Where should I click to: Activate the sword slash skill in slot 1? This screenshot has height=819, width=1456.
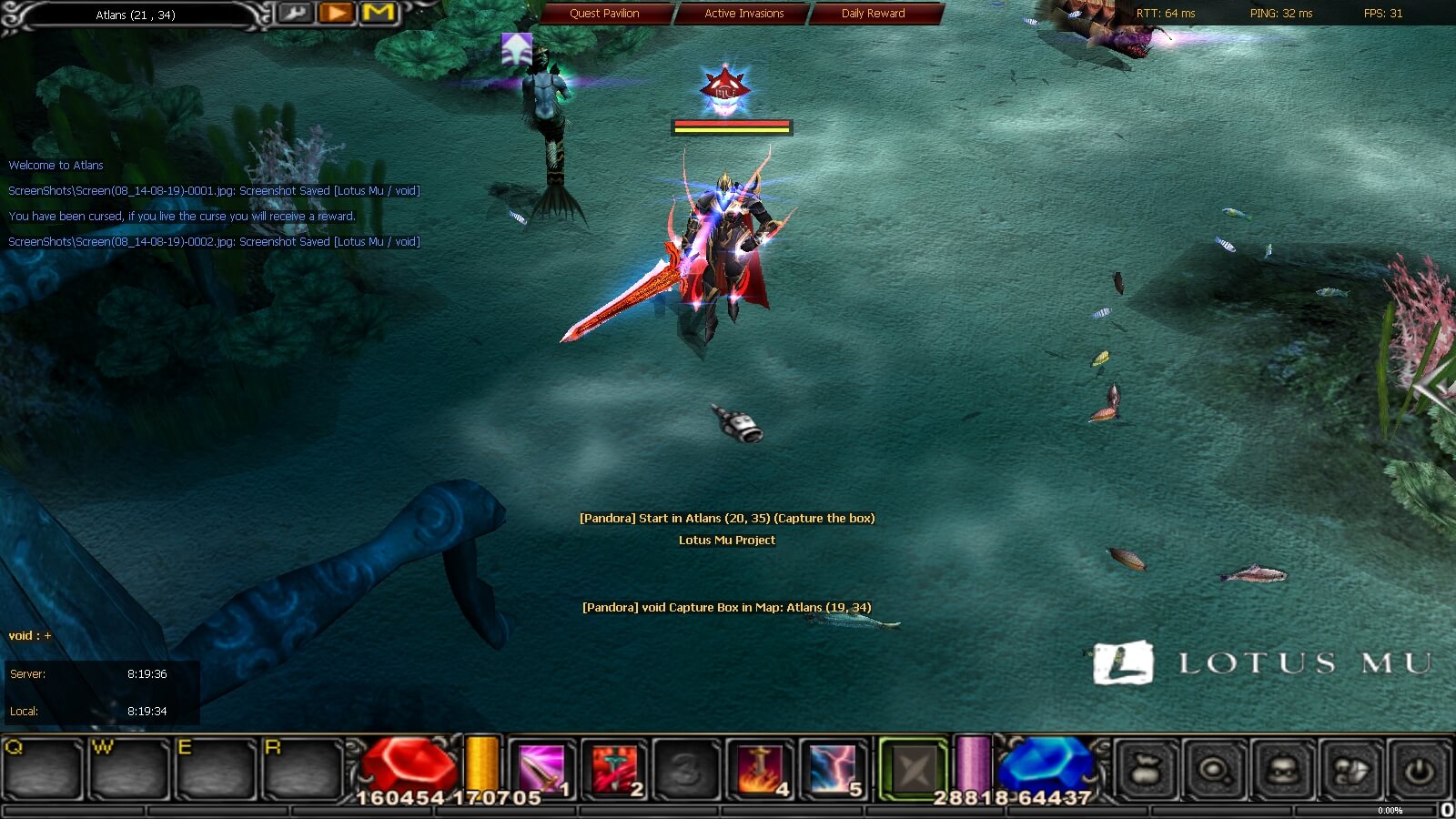click(x=541, y=769)
